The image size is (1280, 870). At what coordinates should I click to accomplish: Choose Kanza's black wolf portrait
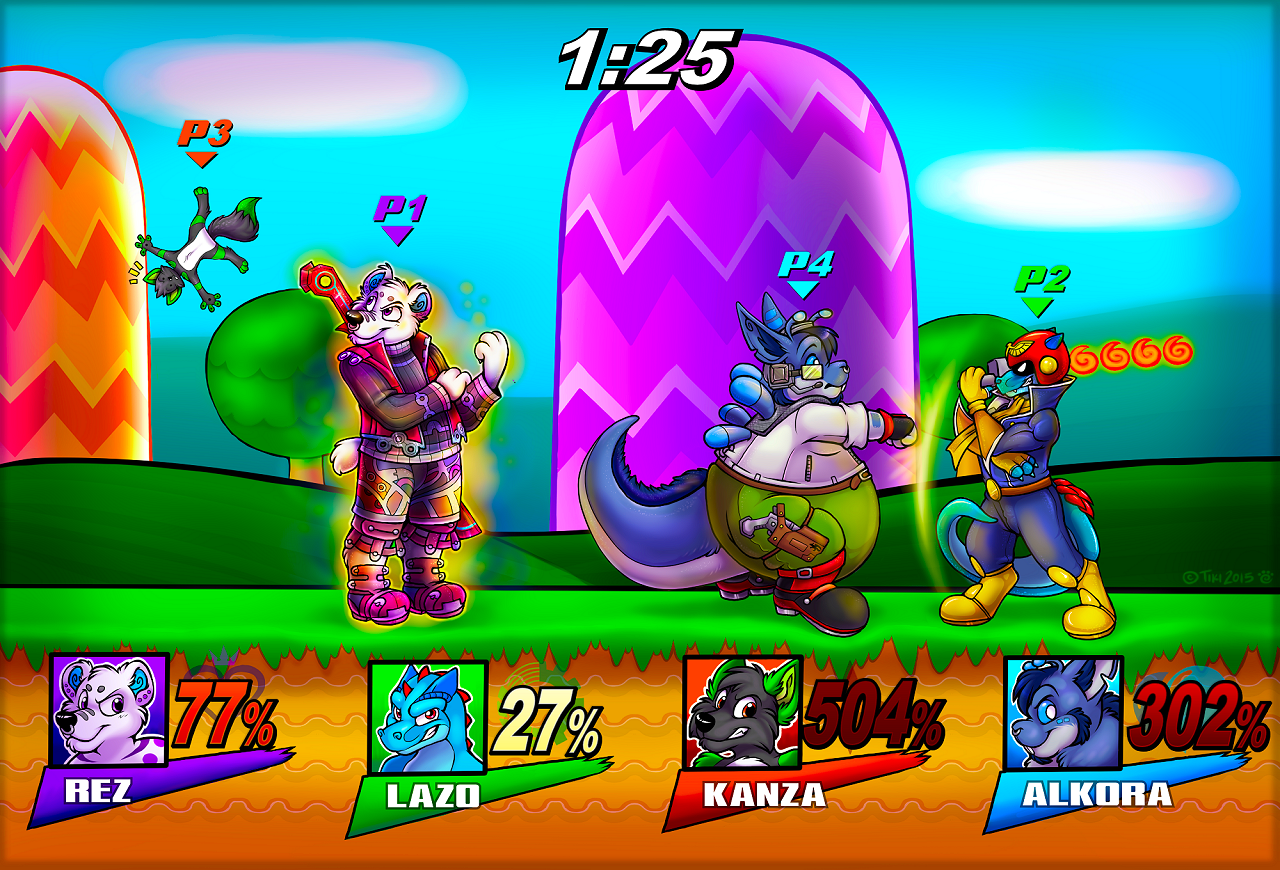742,711
